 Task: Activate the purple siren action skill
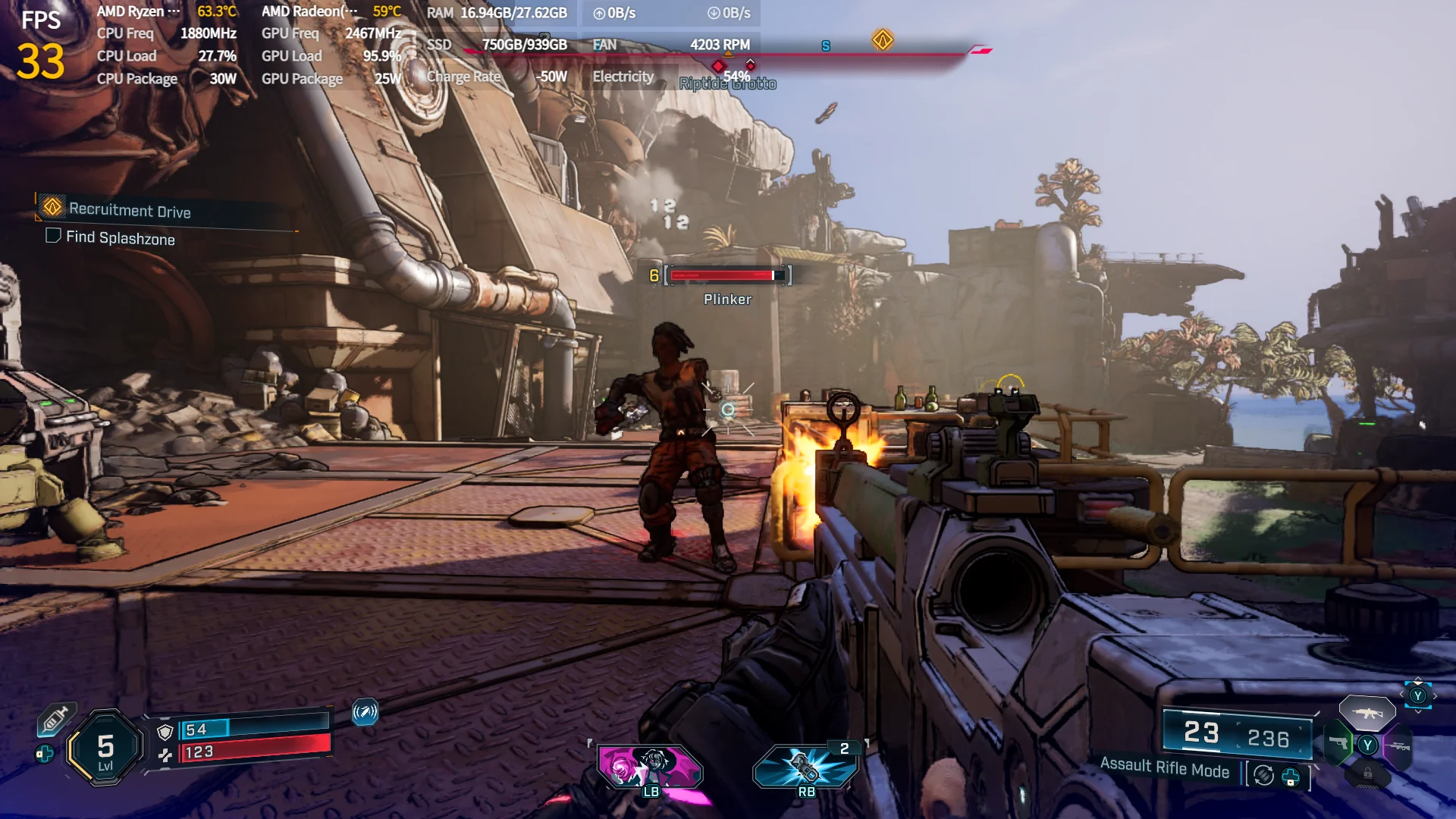pos(650,766)
